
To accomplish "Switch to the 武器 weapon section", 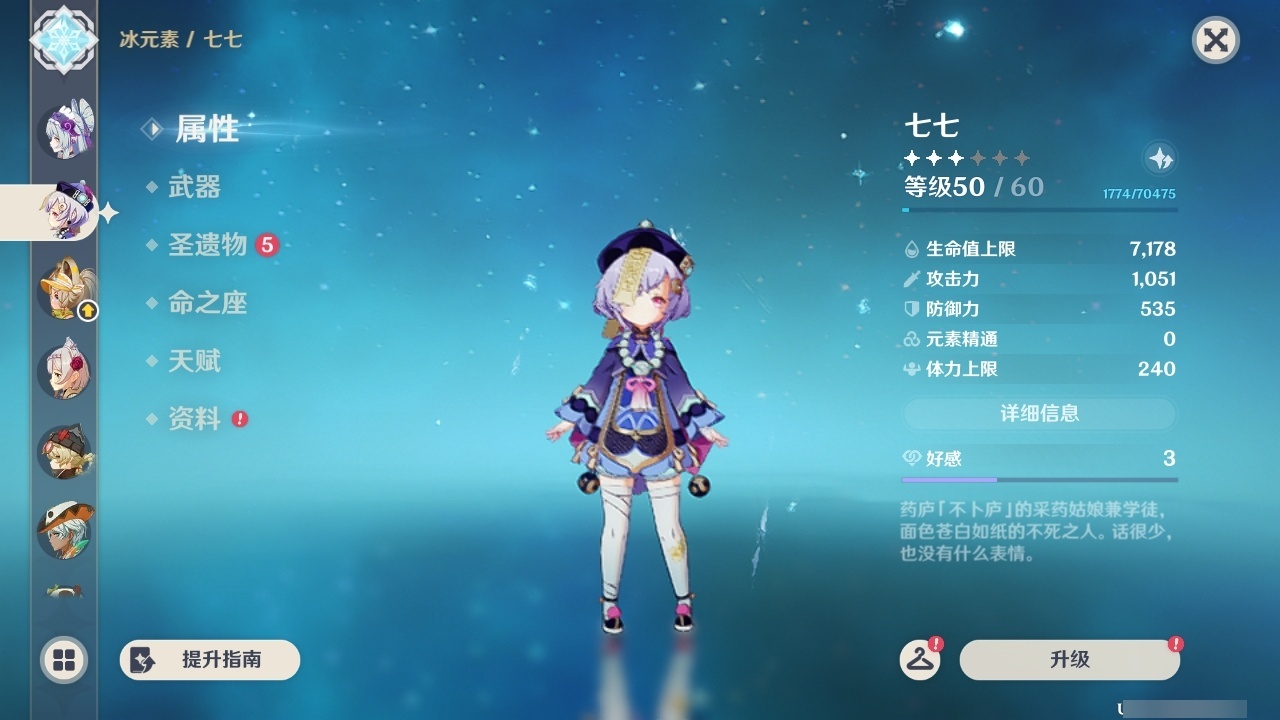I will pyautogui.click(x=193, y=187).
